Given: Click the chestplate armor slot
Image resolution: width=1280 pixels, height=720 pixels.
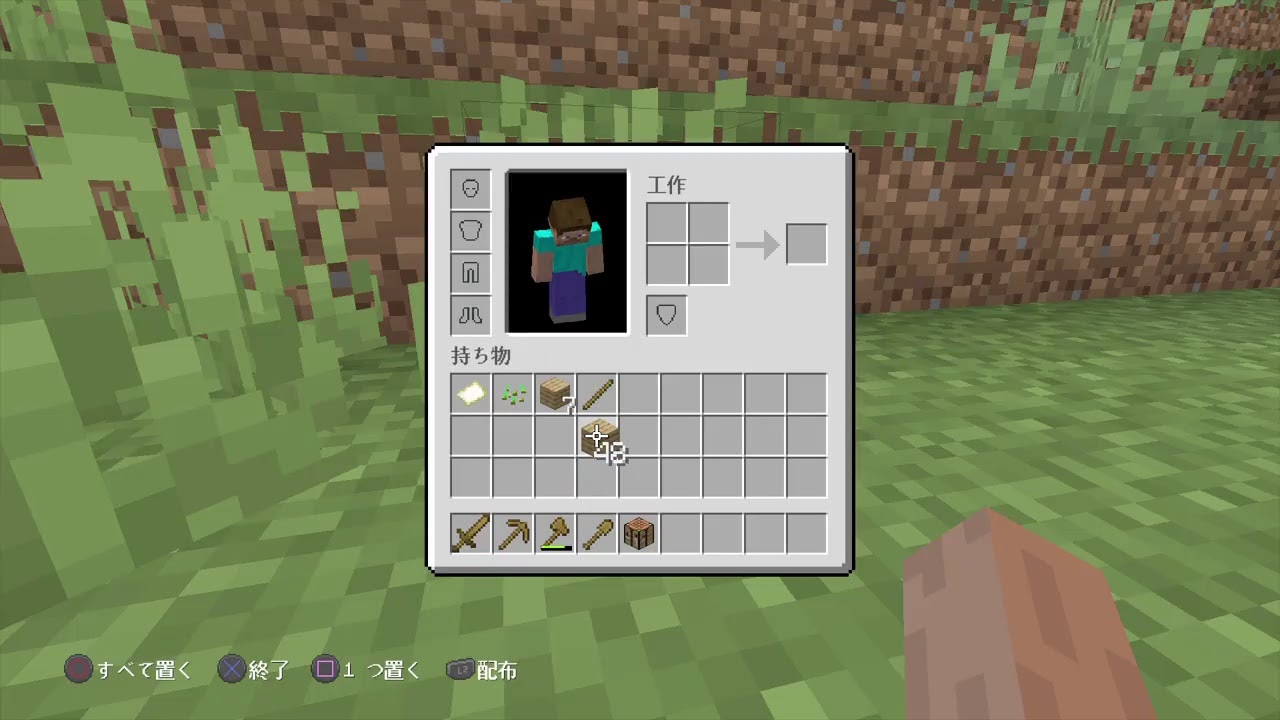Looking at the screenshot, I should click(470, 230).
